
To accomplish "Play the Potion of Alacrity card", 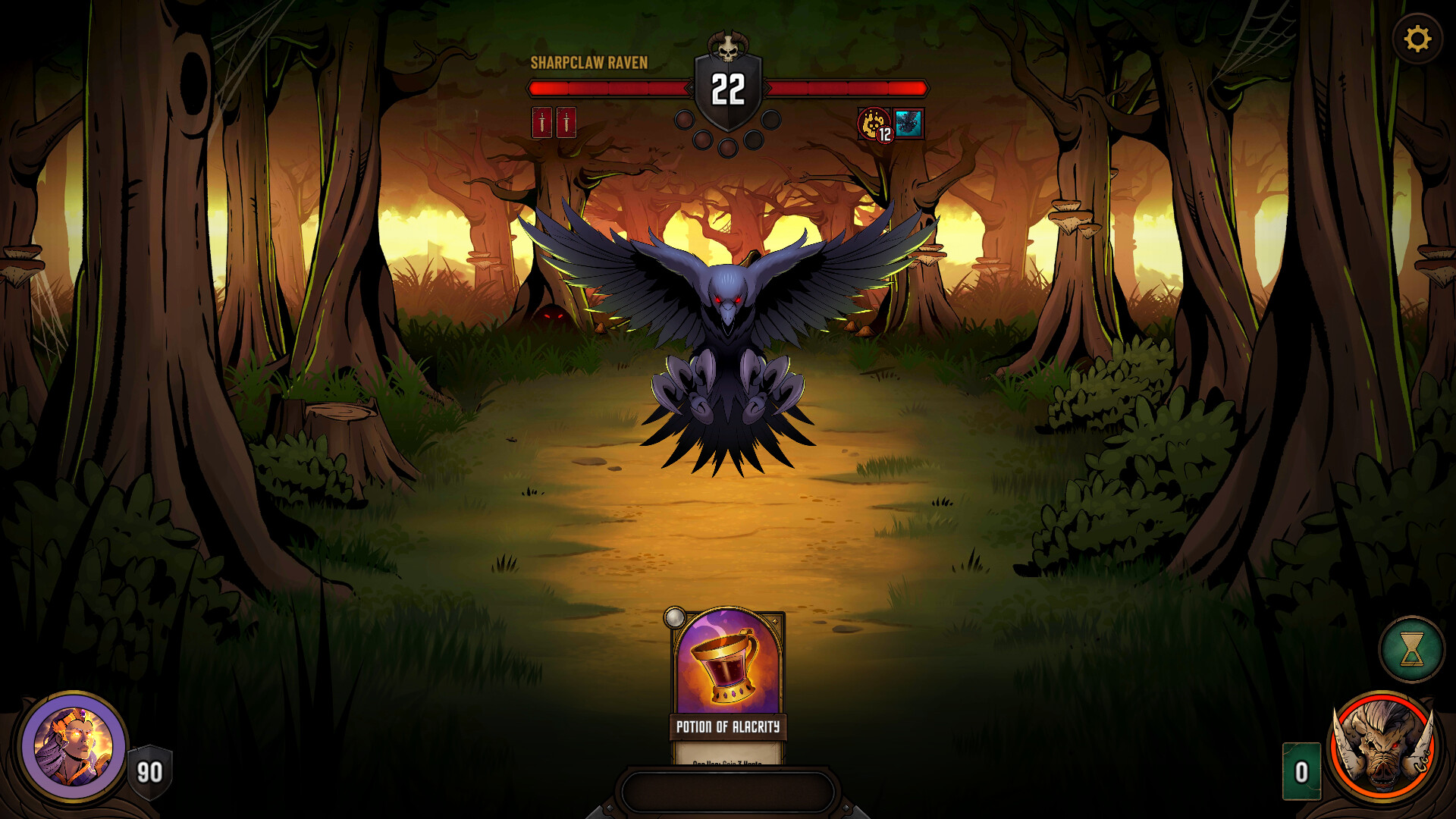I will pyautogui.click(x=728, y=682).
